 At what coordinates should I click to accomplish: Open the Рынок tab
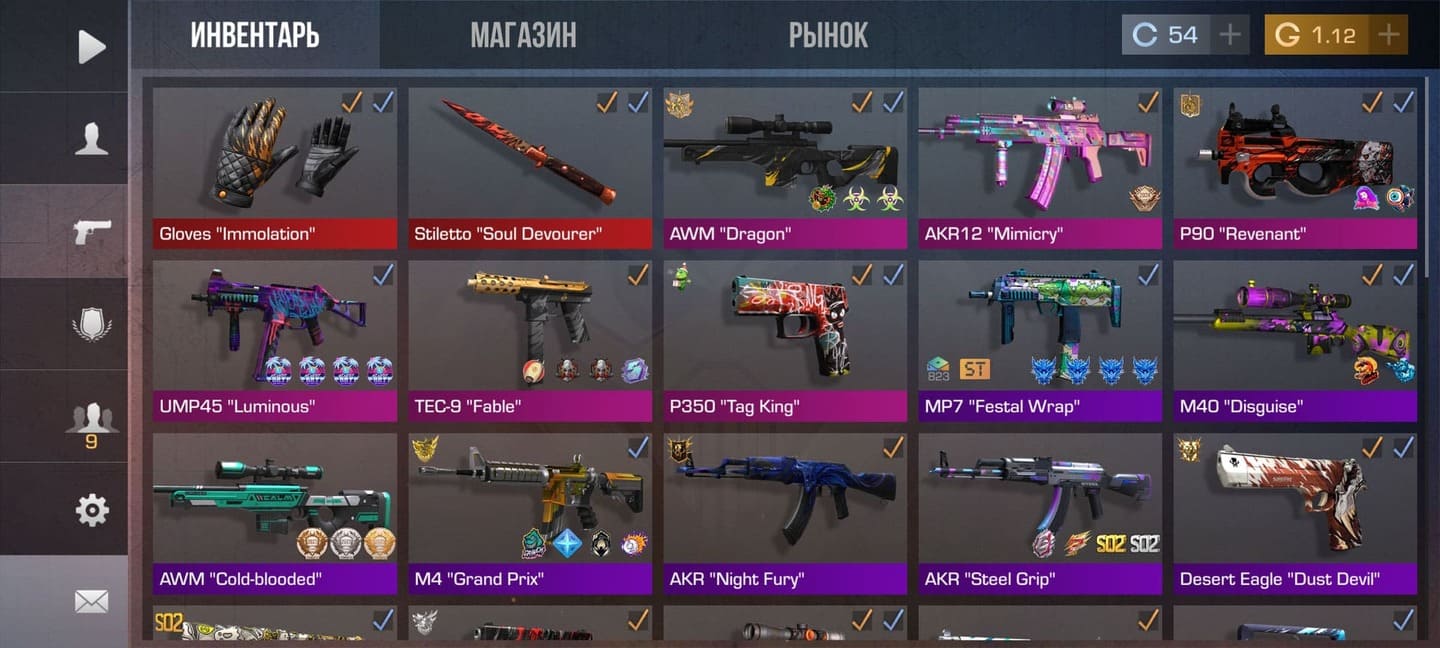[828, 36]
